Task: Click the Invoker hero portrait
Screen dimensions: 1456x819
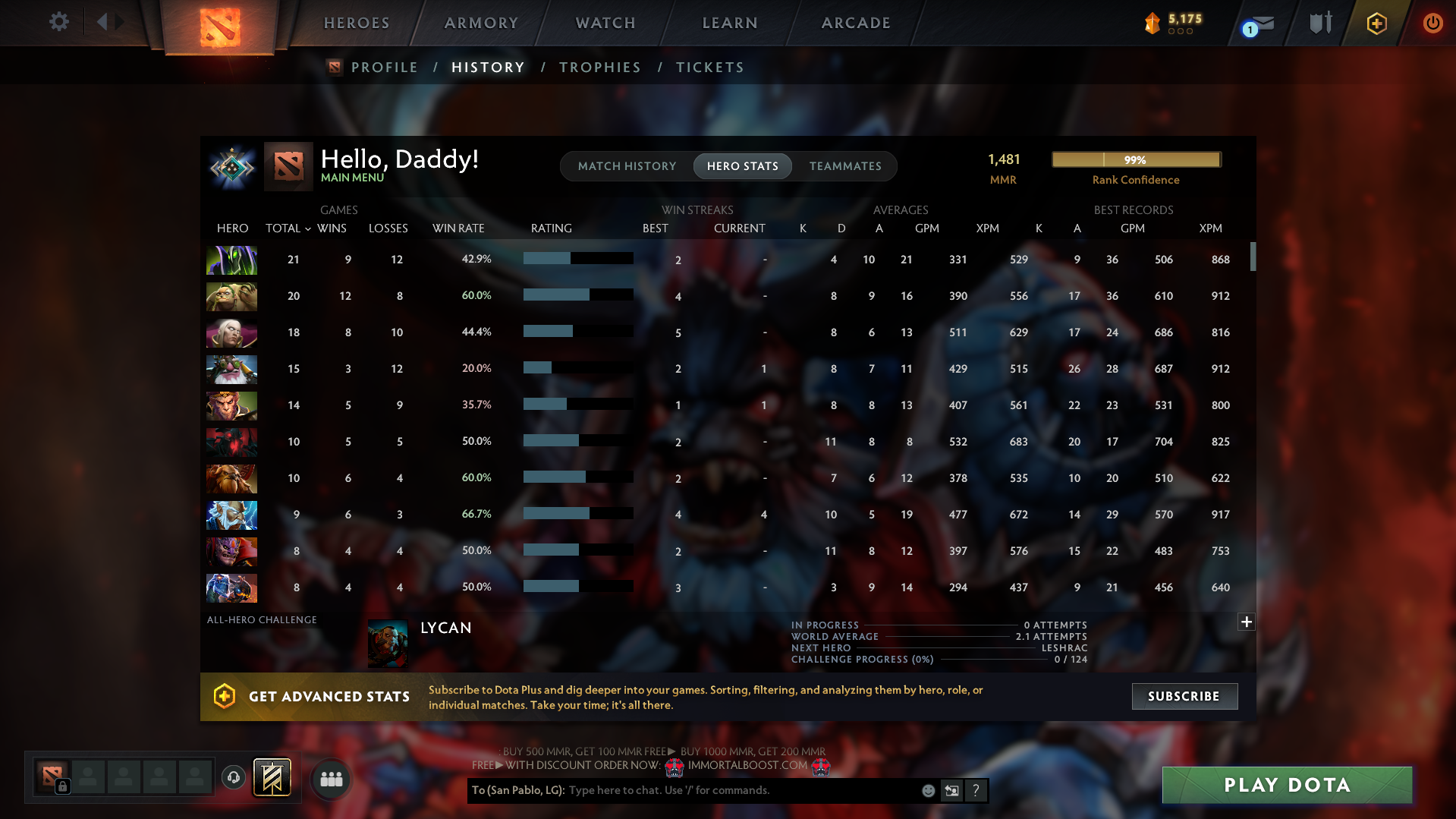Action: (x=231, y=332)
